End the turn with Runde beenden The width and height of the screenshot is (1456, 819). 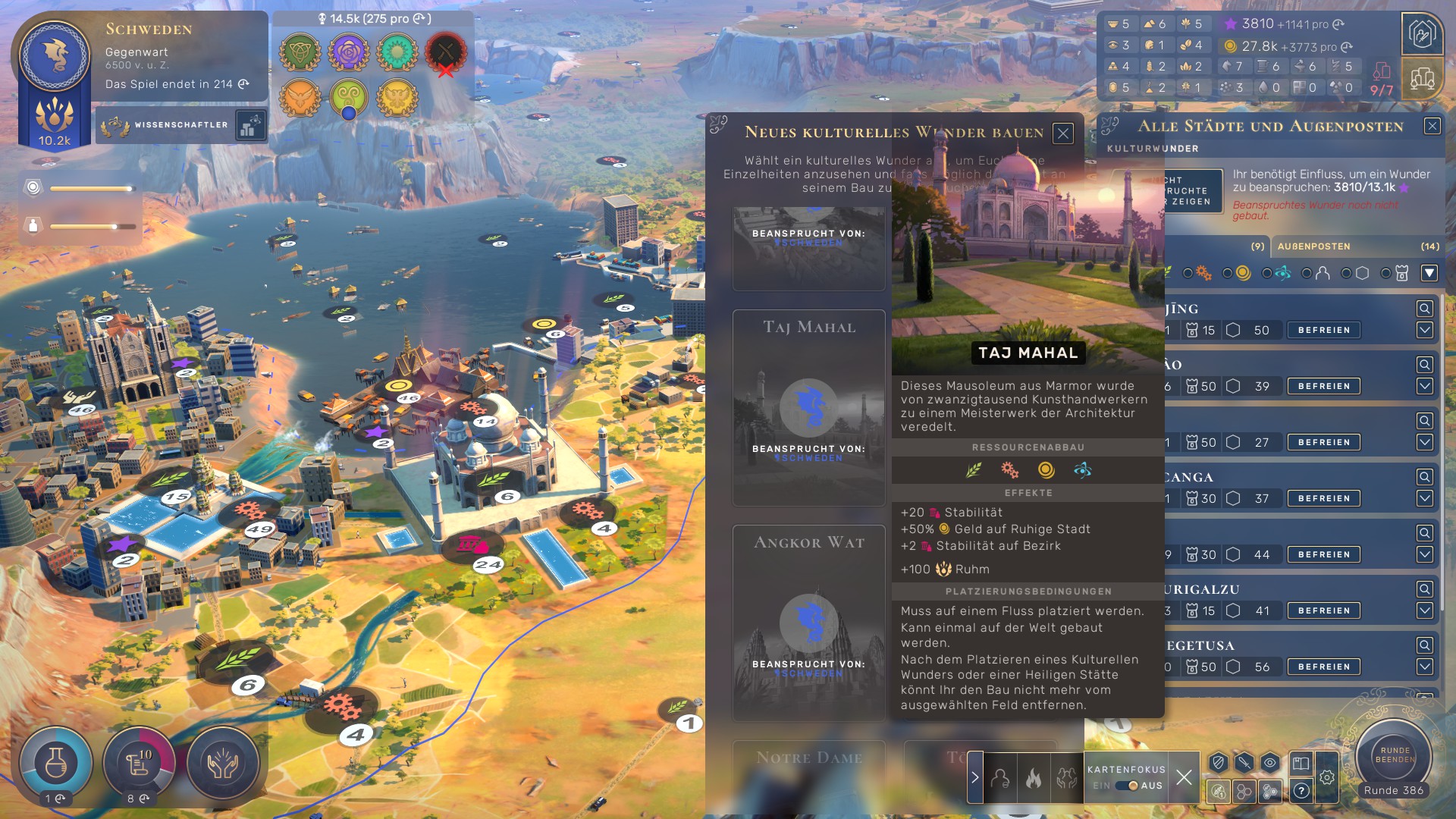click(x=1394, y=755)
